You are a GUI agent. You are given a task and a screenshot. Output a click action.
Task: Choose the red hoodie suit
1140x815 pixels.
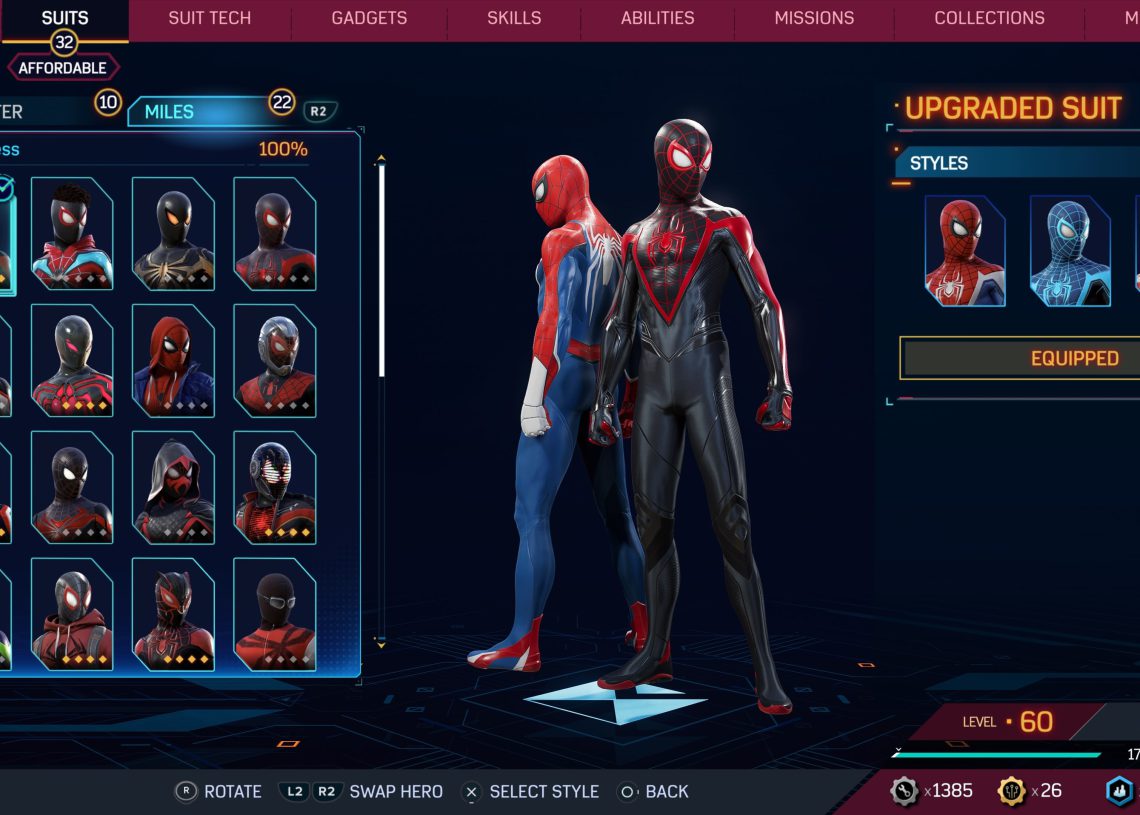point(72,613)
